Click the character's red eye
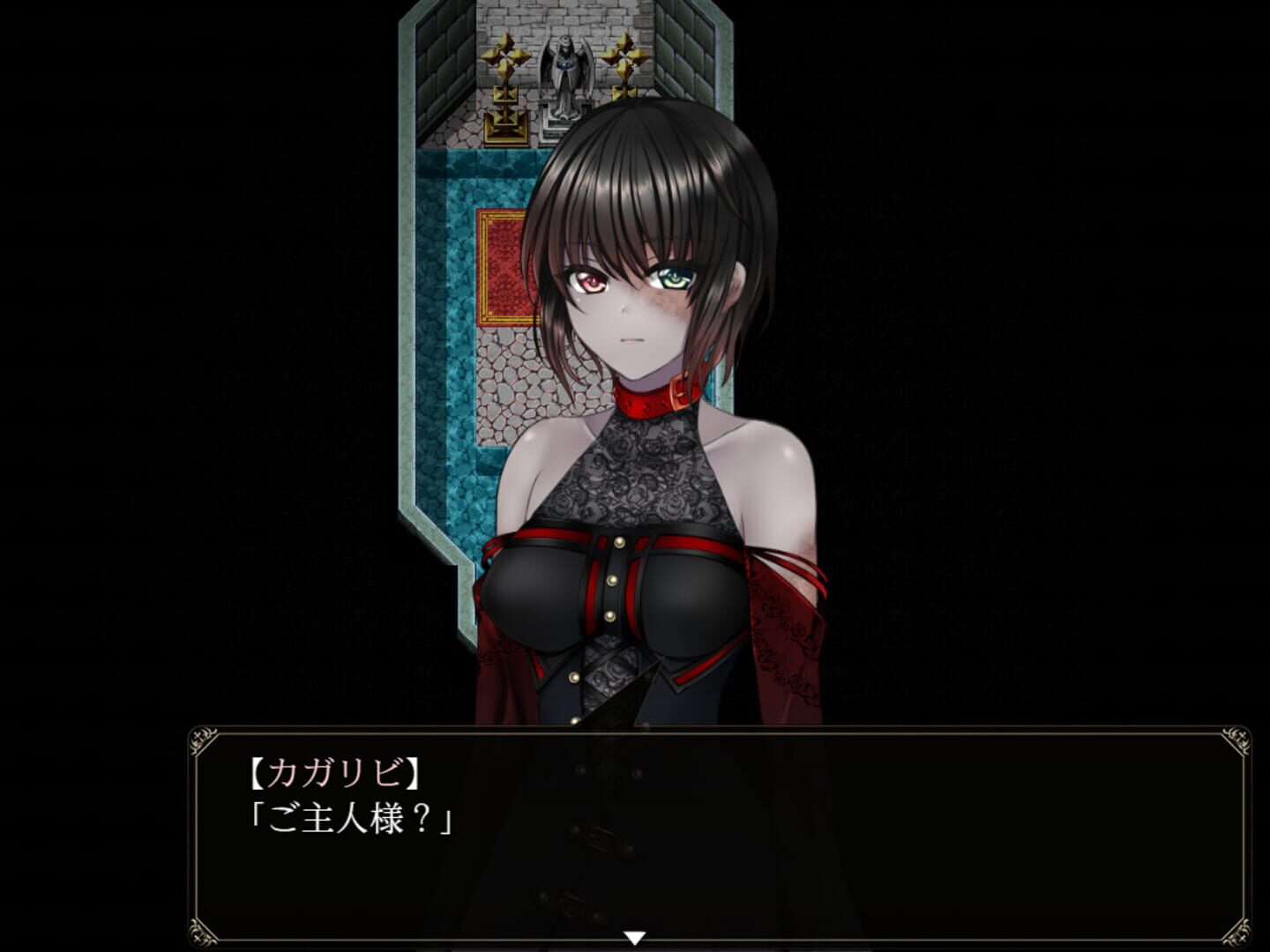 click(x=588, y=278)
